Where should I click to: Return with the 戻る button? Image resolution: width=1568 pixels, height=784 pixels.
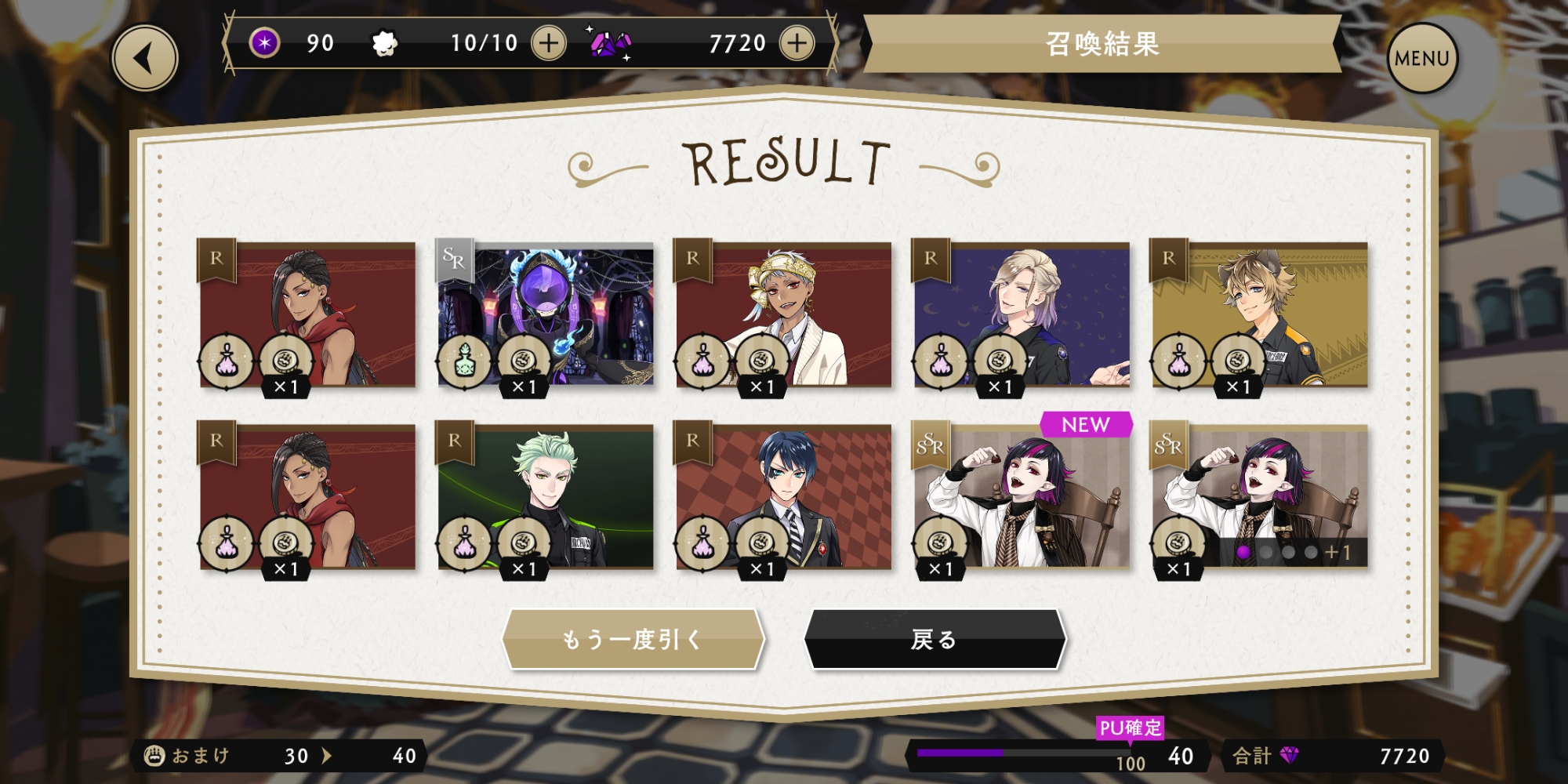click(935, 640)
